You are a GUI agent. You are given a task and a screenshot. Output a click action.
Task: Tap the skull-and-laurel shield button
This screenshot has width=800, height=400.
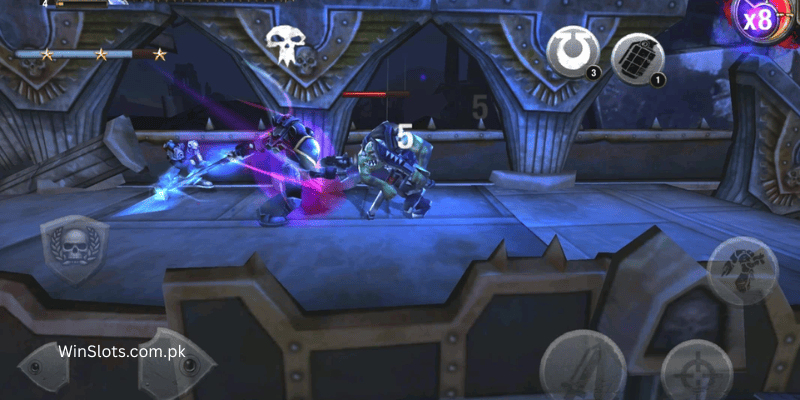[75, 251]
